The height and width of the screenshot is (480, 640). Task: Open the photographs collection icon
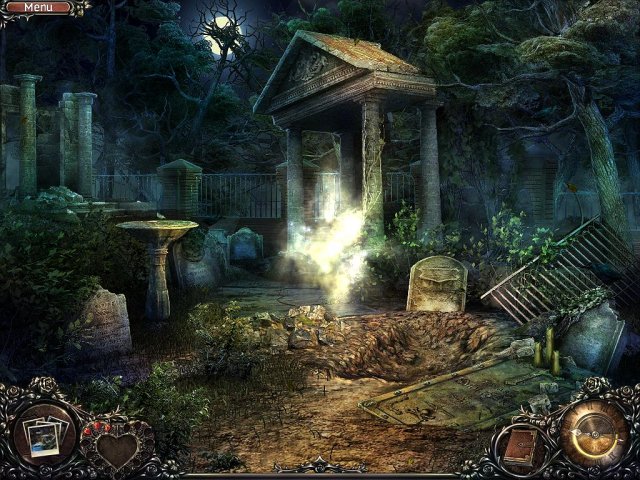tap(46, 433)
